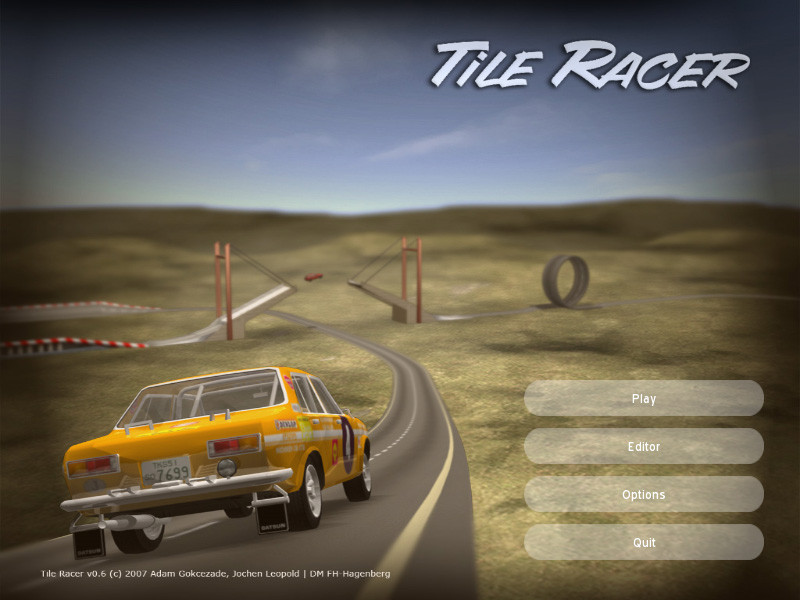Quit Tile Racer

click(644, 542)
